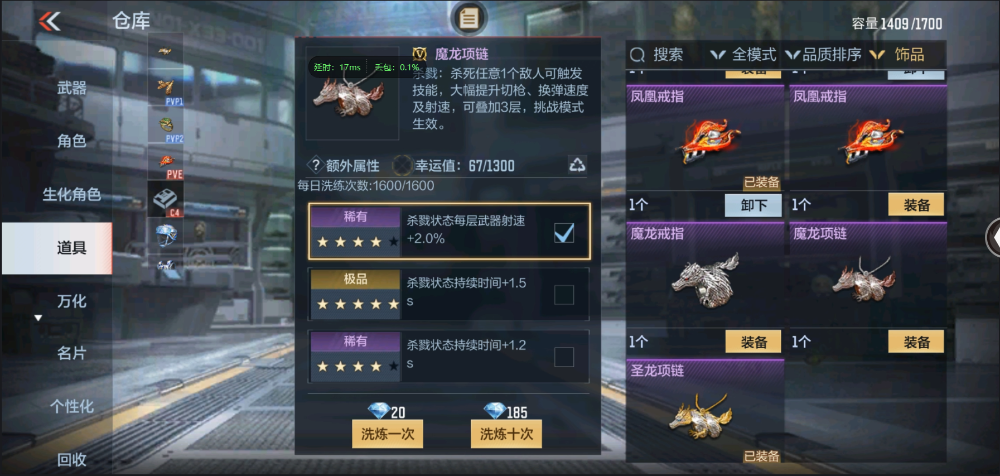This screenshot has width=1000, height=476.
Task: Tick the checkbox for 持续时间+1.5s attribute
Action: click(564, 294)
